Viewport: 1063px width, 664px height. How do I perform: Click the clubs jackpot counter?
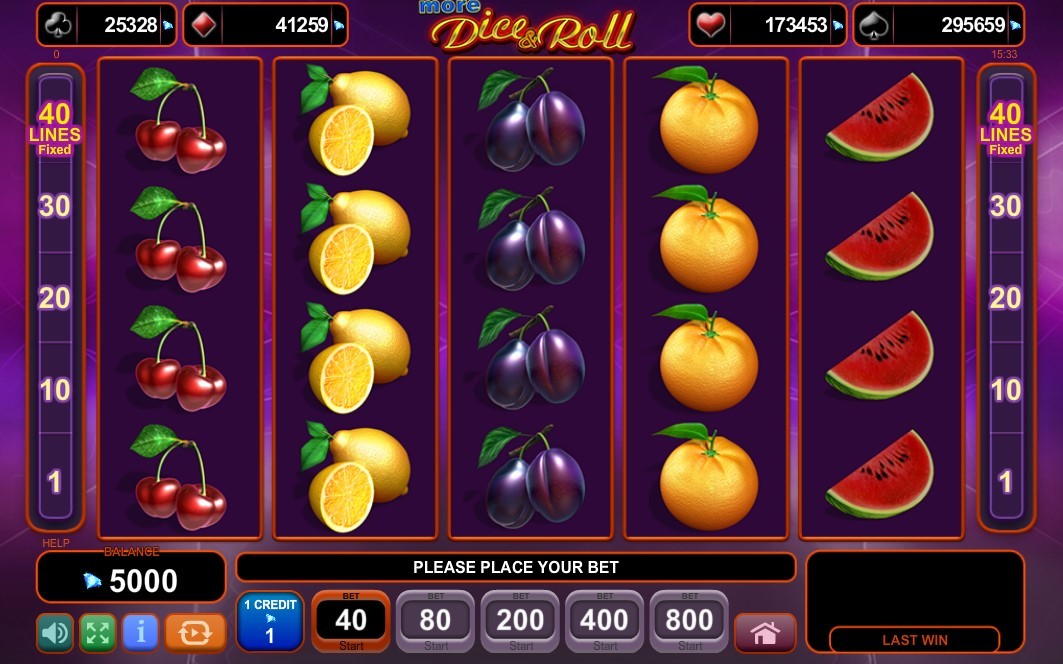click(x=107, y=25)
